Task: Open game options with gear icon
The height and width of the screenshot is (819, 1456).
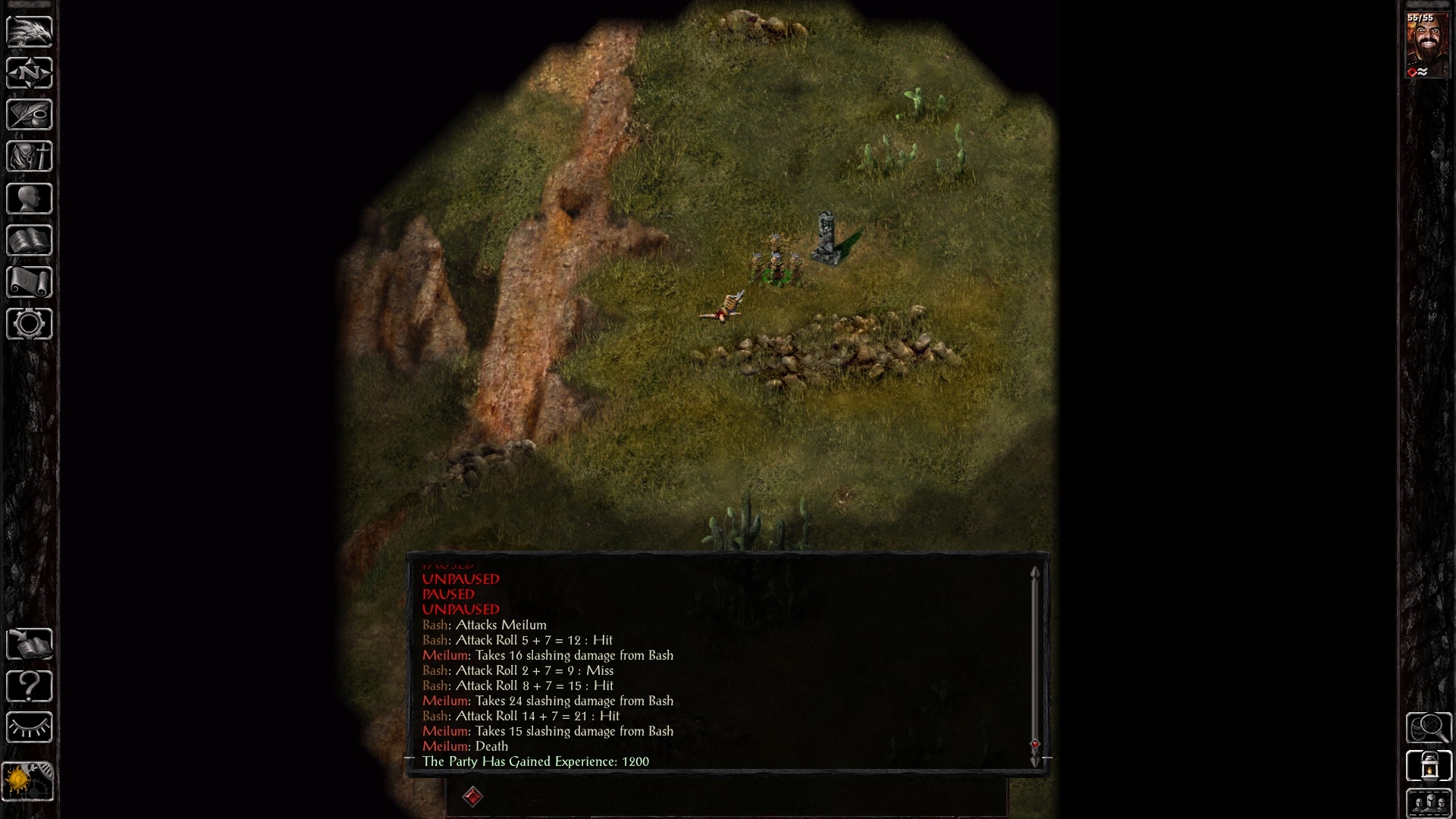Action: click(30, 324)
